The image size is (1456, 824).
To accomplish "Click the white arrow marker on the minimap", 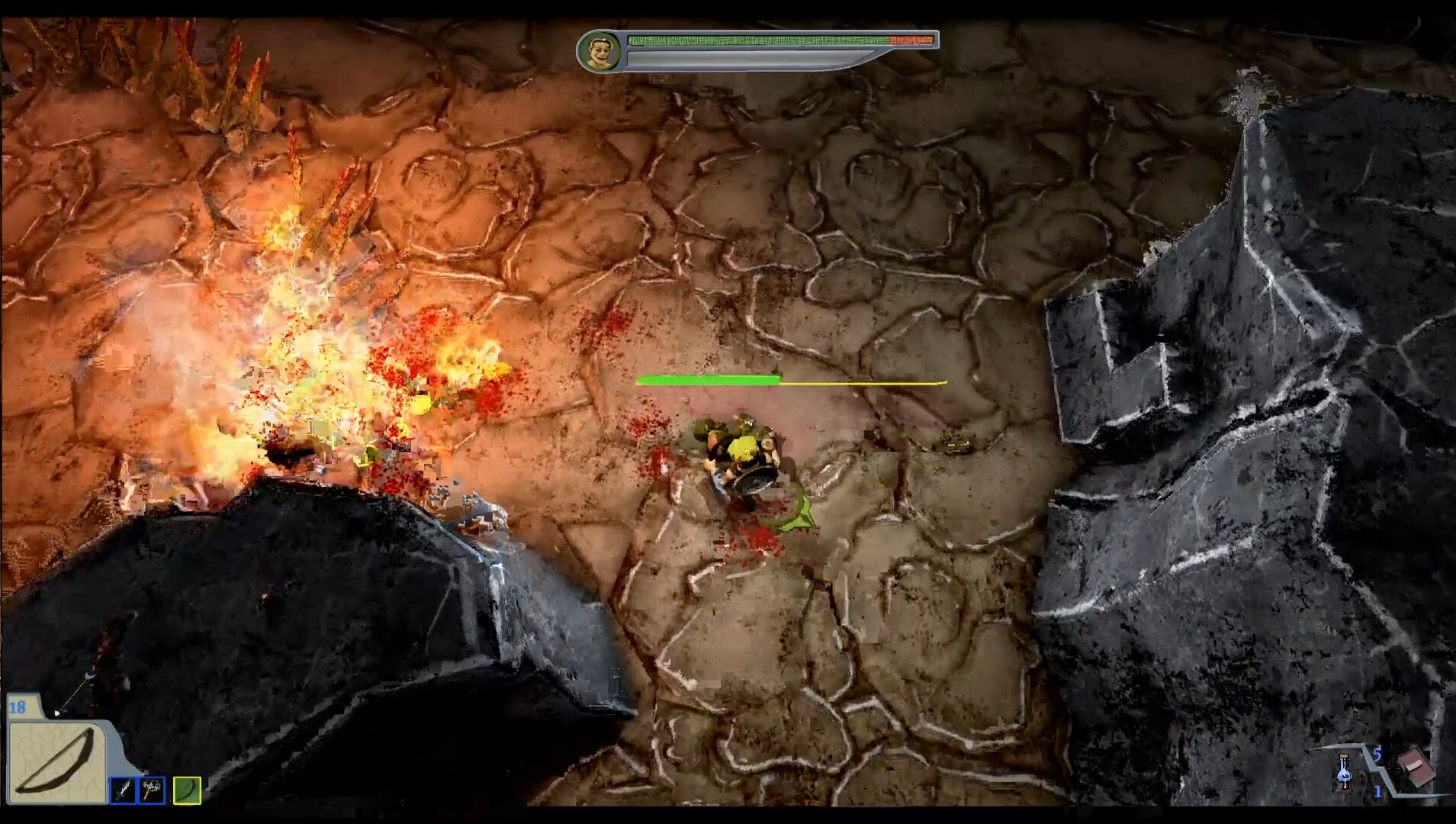I will [x=57, y=711].
